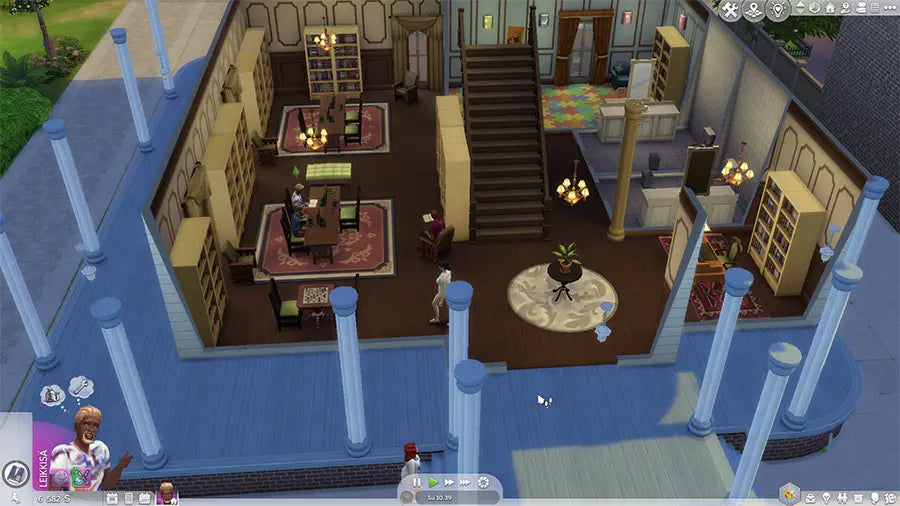
Task: Set game speed to ultra fast forward
Action: [x=466, y=483]
